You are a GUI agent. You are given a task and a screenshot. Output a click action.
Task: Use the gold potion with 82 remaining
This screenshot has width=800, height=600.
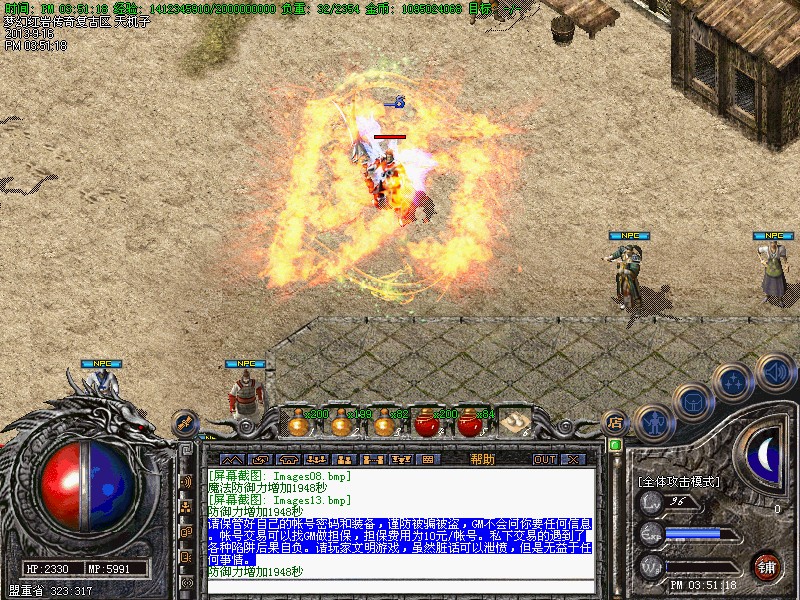coord(385,424)
